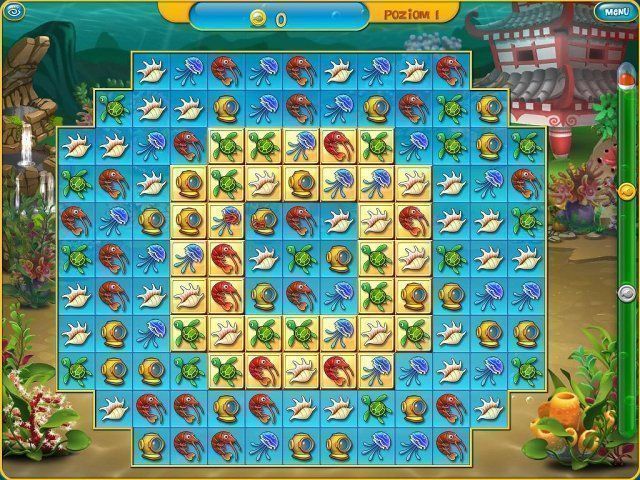Open the Menu button
Viewport: 640px width, 480px height.
pyautogui.click(x=616, y=11)
